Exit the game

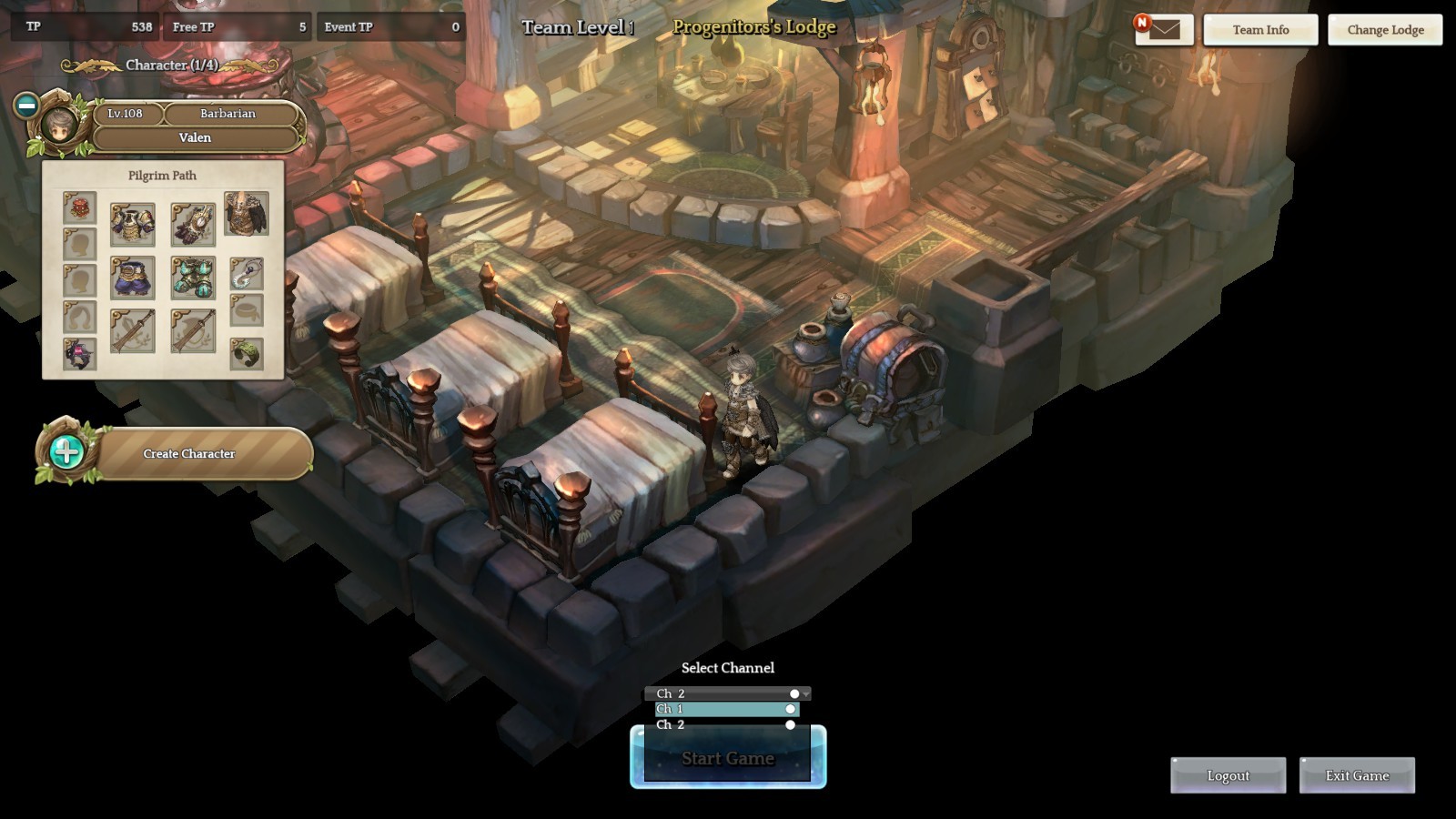[x=1357, y=775]
